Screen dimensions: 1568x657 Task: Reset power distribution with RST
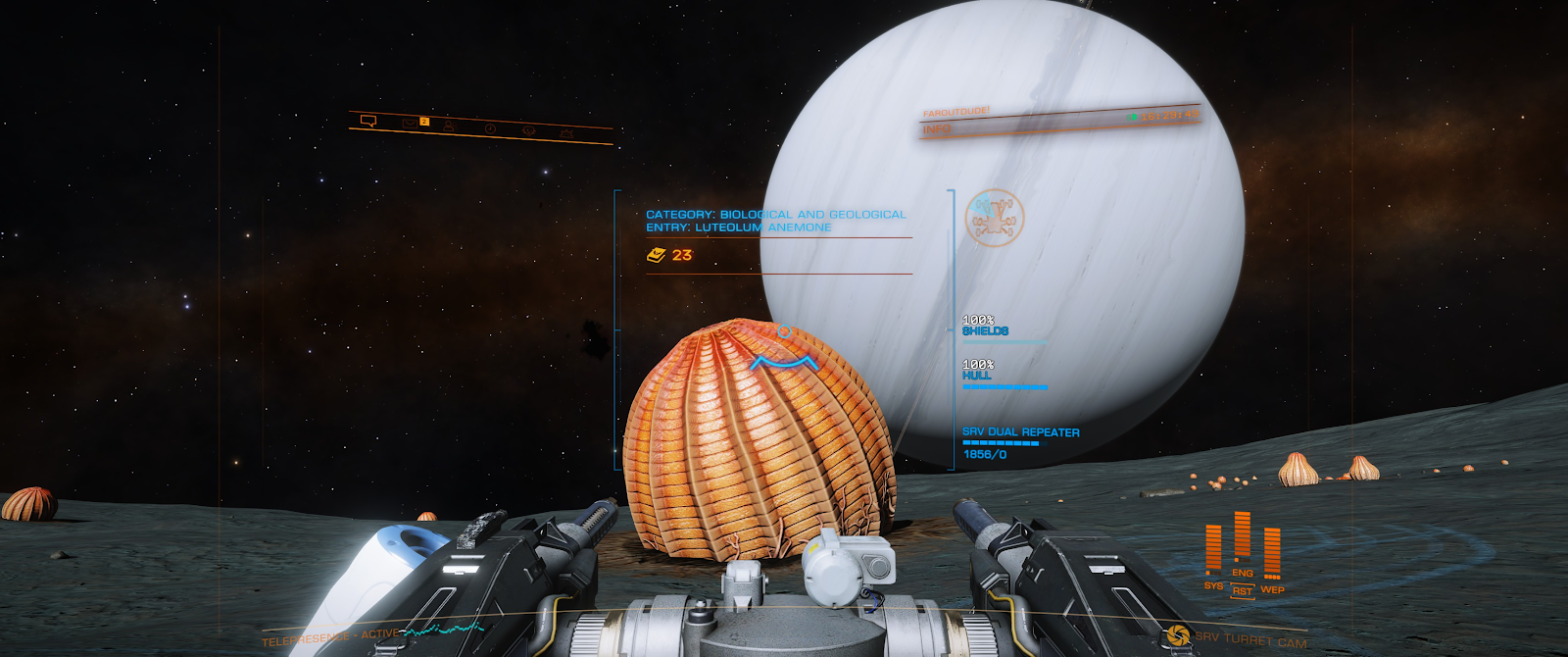tap(1243, 590)
